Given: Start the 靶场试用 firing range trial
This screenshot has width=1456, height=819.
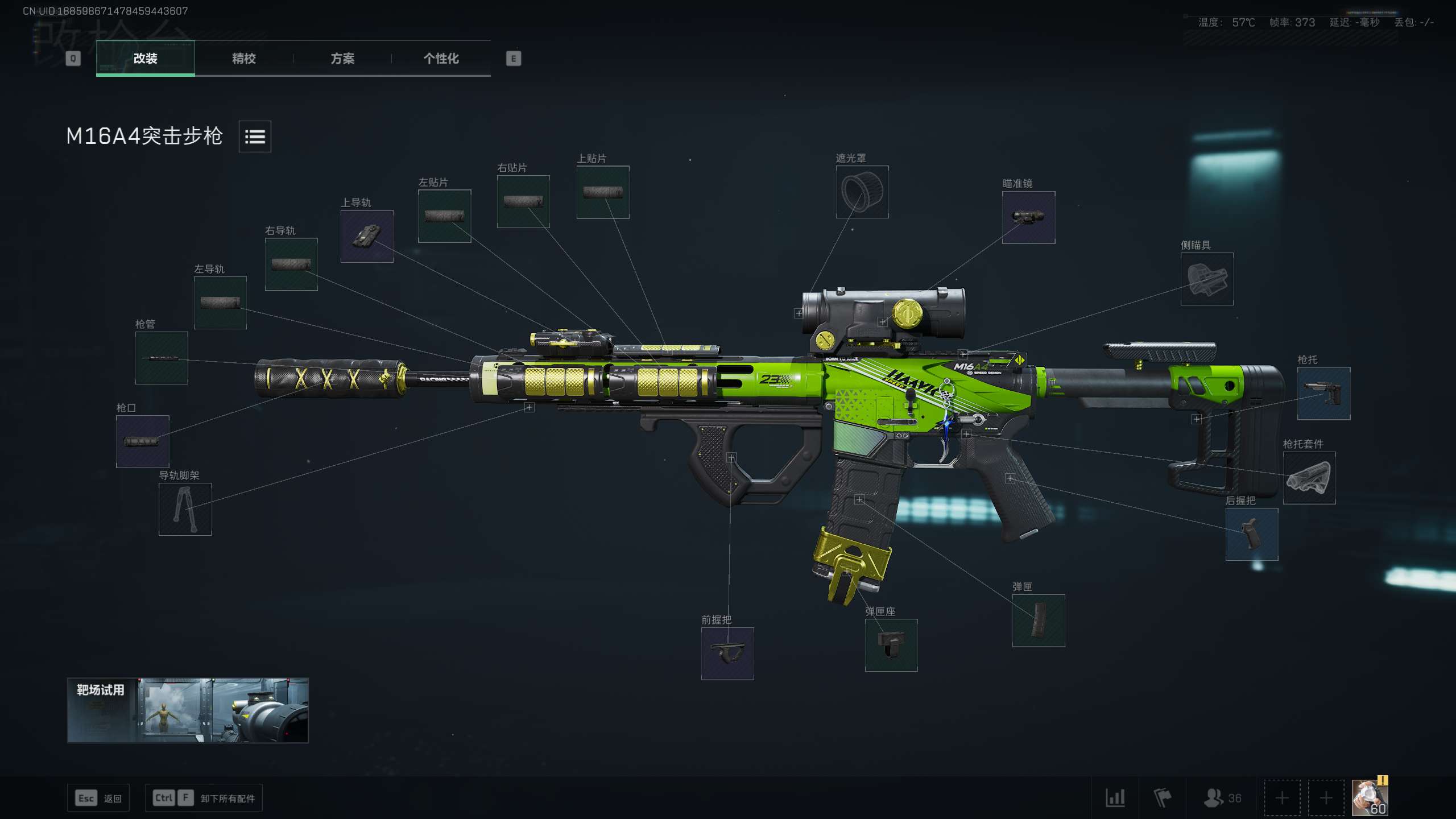Looking at the screenshot, I should coord(188,710).
